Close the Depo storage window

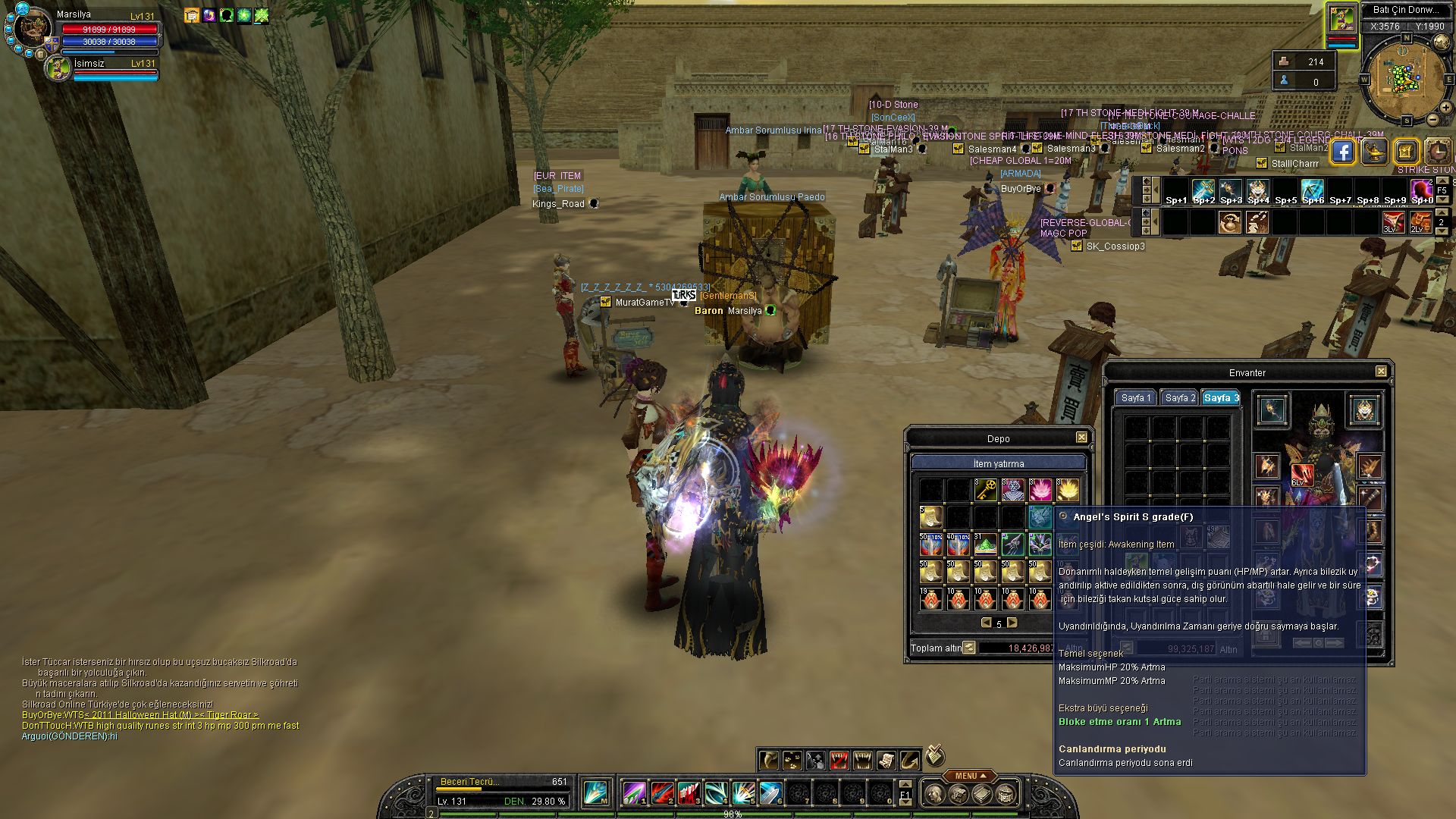(x=1081, y=438)
